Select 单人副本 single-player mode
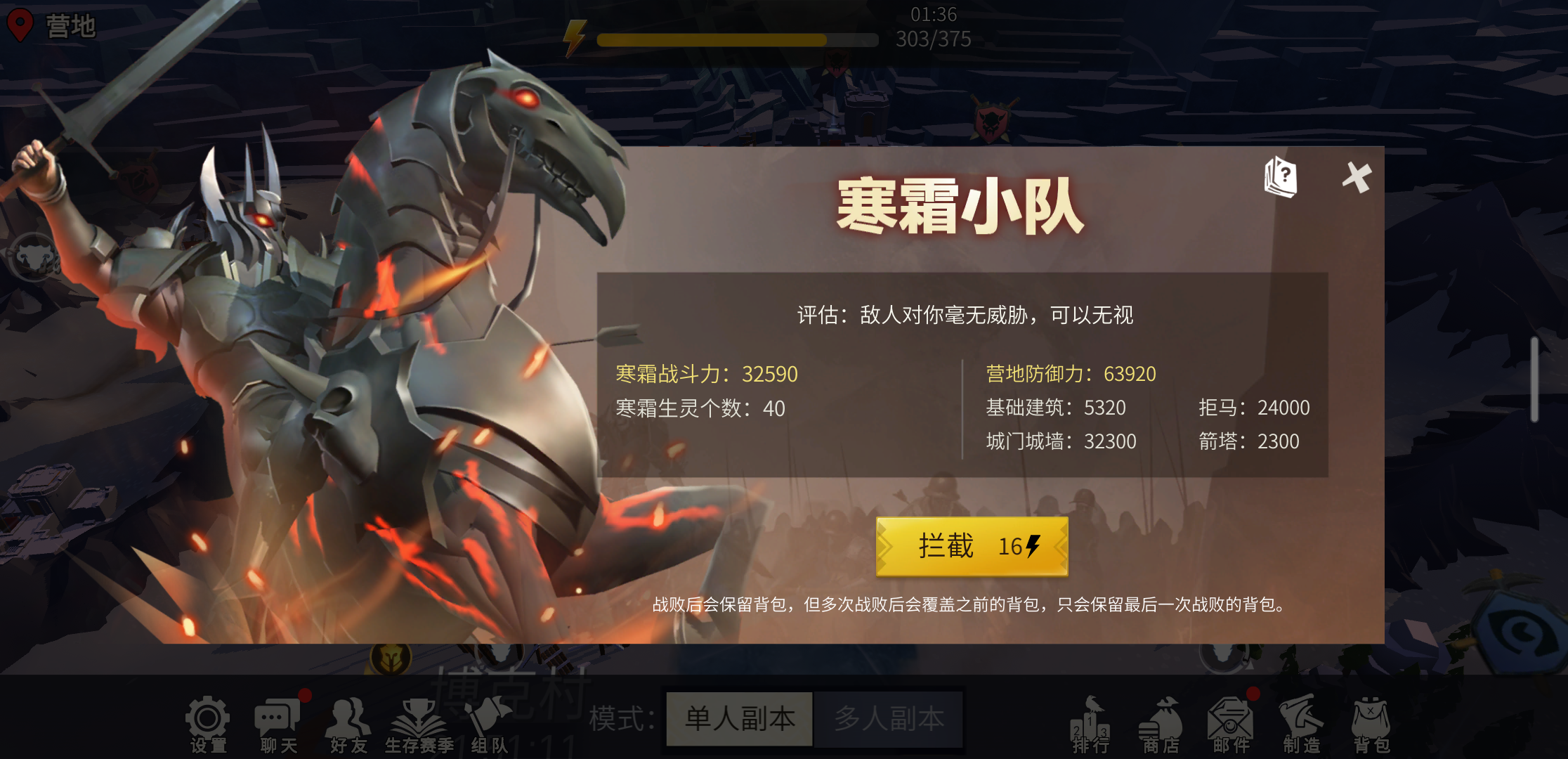Viewport: 1568px width, 759px height. [740, 718]
